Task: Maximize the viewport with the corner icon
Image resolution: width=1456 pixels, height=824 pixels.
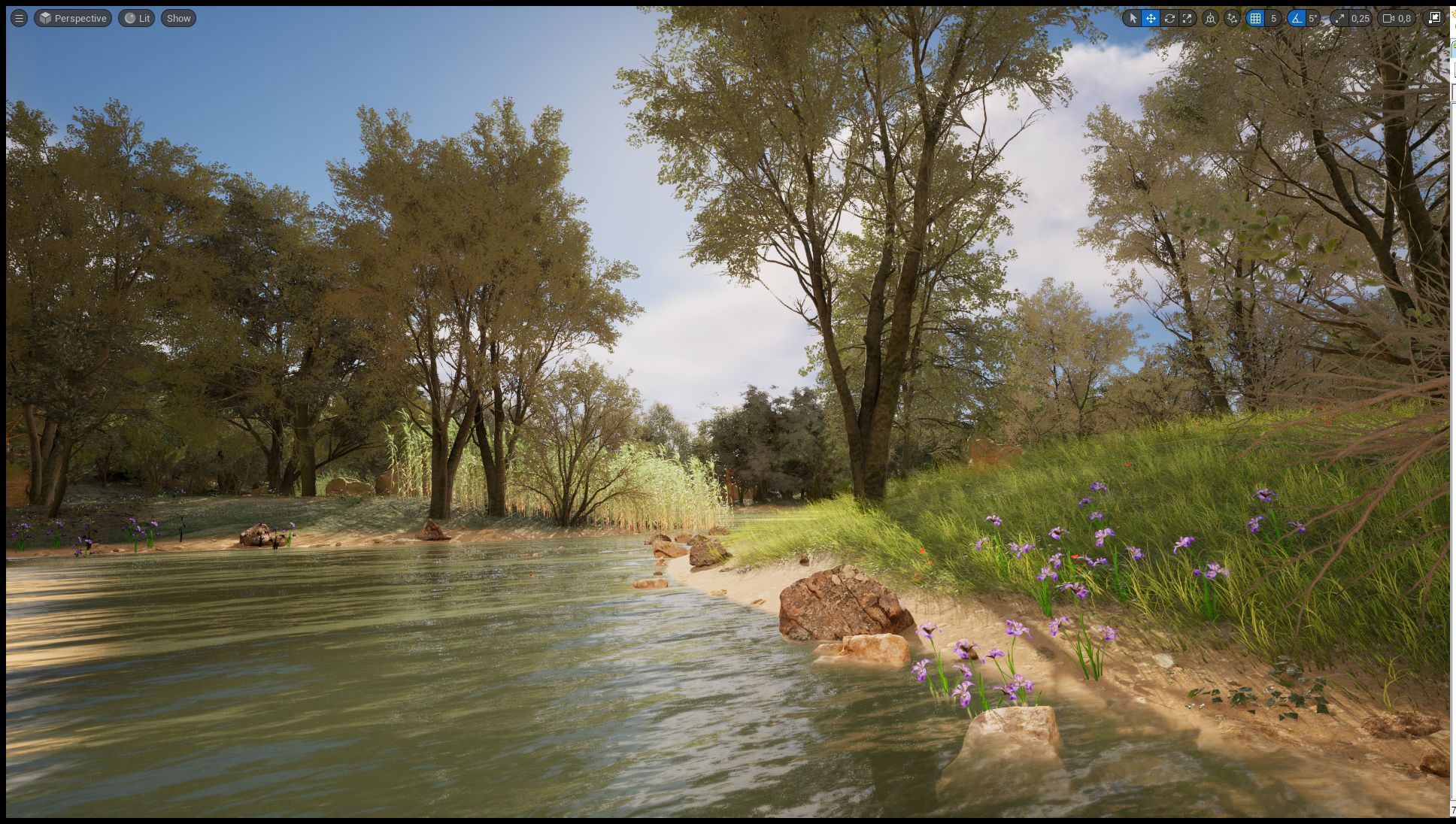Action: pos(1434,19)
